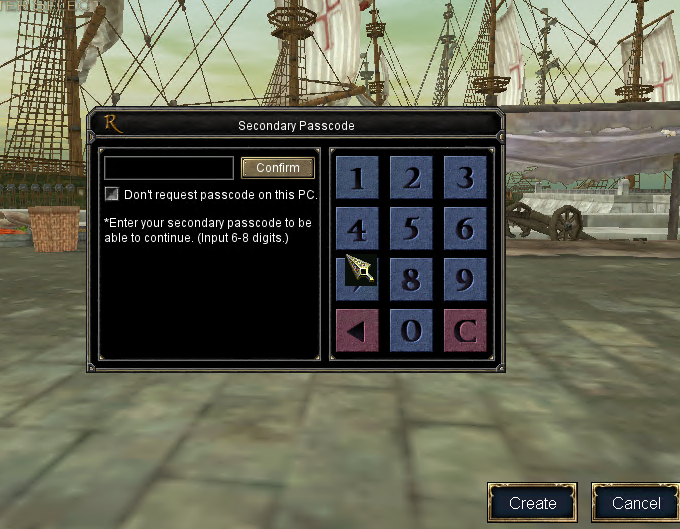Image resolution: width=680 pixels, height=529 pixels.
Task: Confirm the secondary passcode
Action: click(278, 168)
